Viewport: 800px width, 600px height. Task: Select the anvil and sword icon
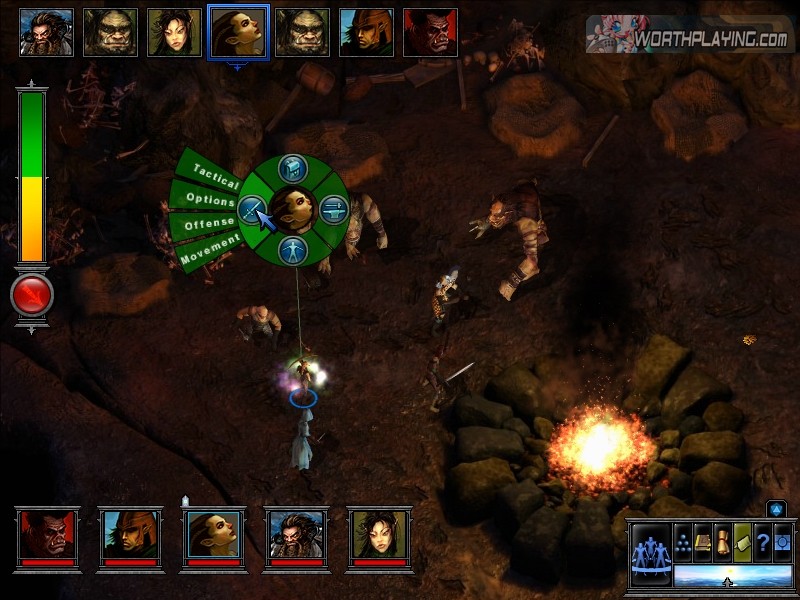tap(333, 209)
